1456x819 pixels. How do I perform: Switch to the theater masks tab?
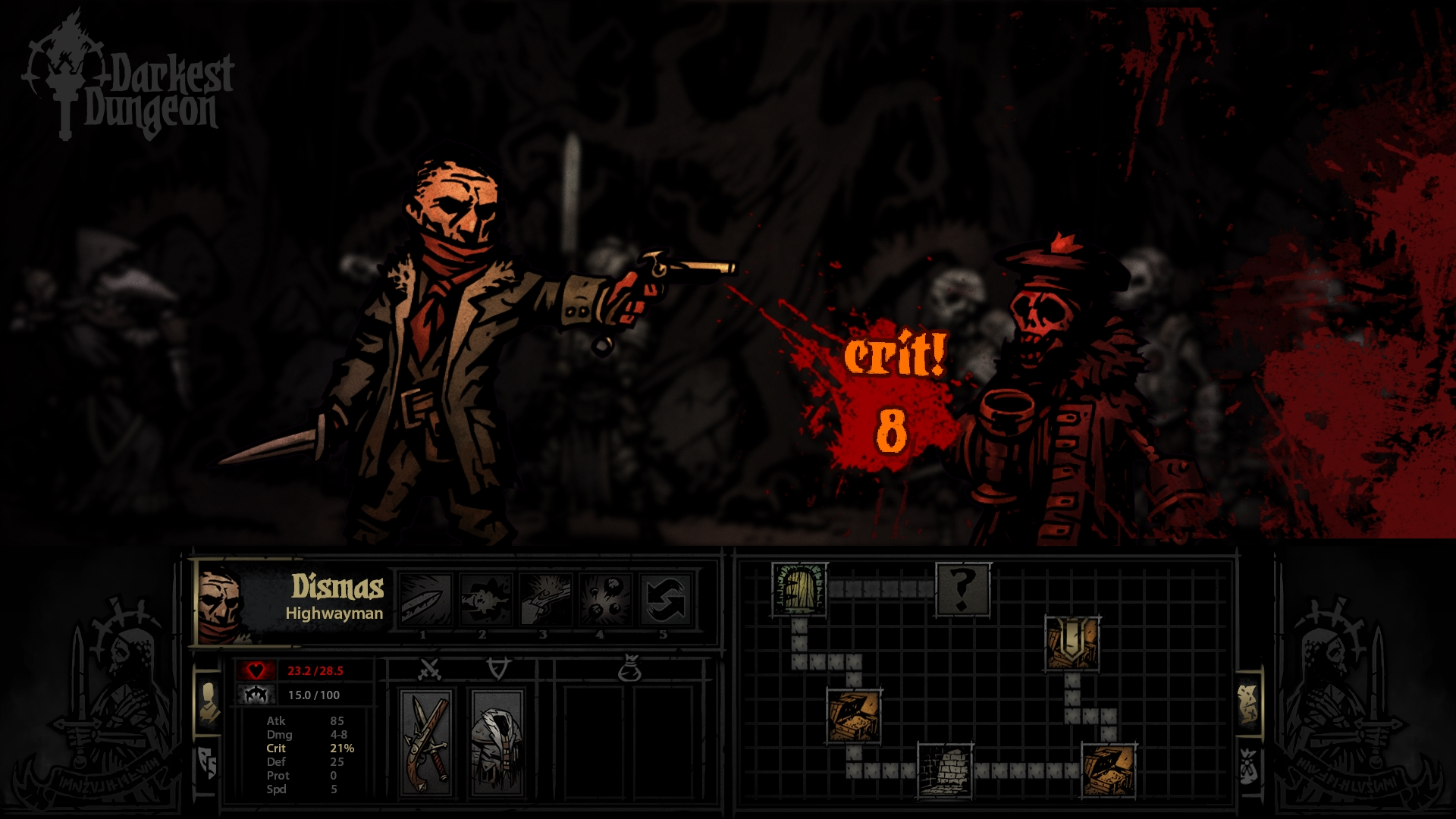(x=208, y=762)
